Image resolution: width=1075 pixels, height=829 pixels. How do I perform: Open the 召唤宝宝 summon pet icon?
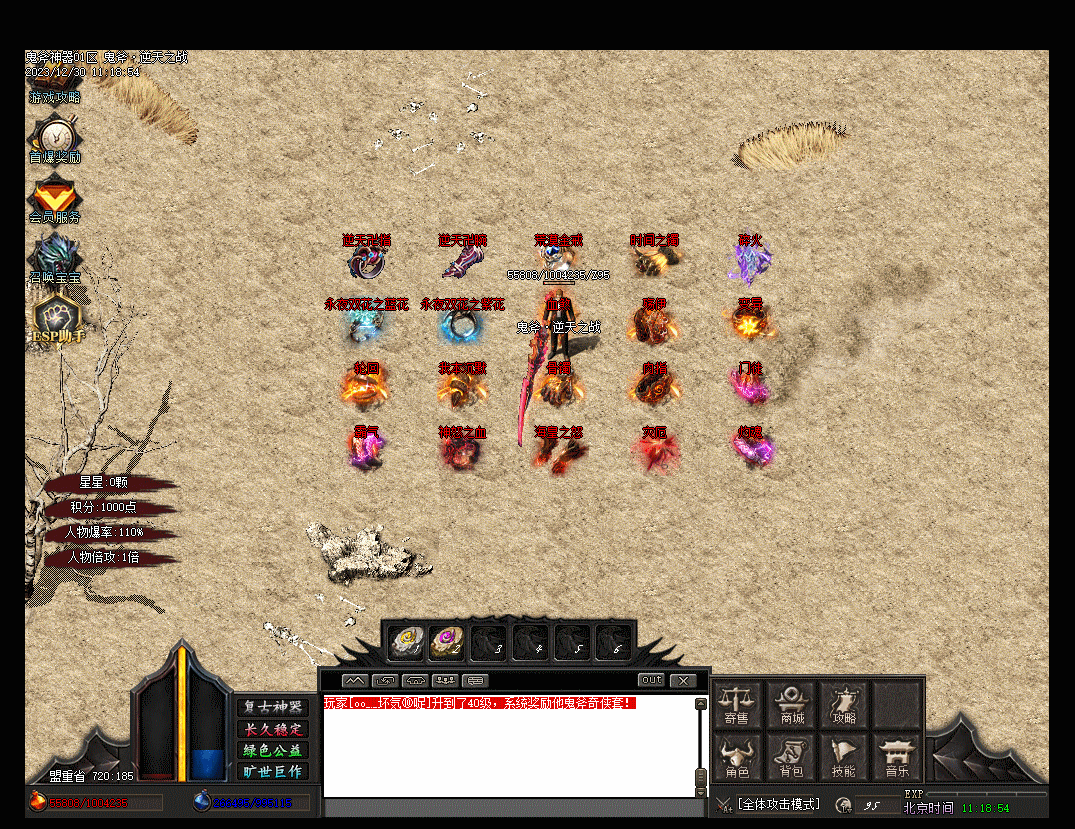click(x=54, y=256)
